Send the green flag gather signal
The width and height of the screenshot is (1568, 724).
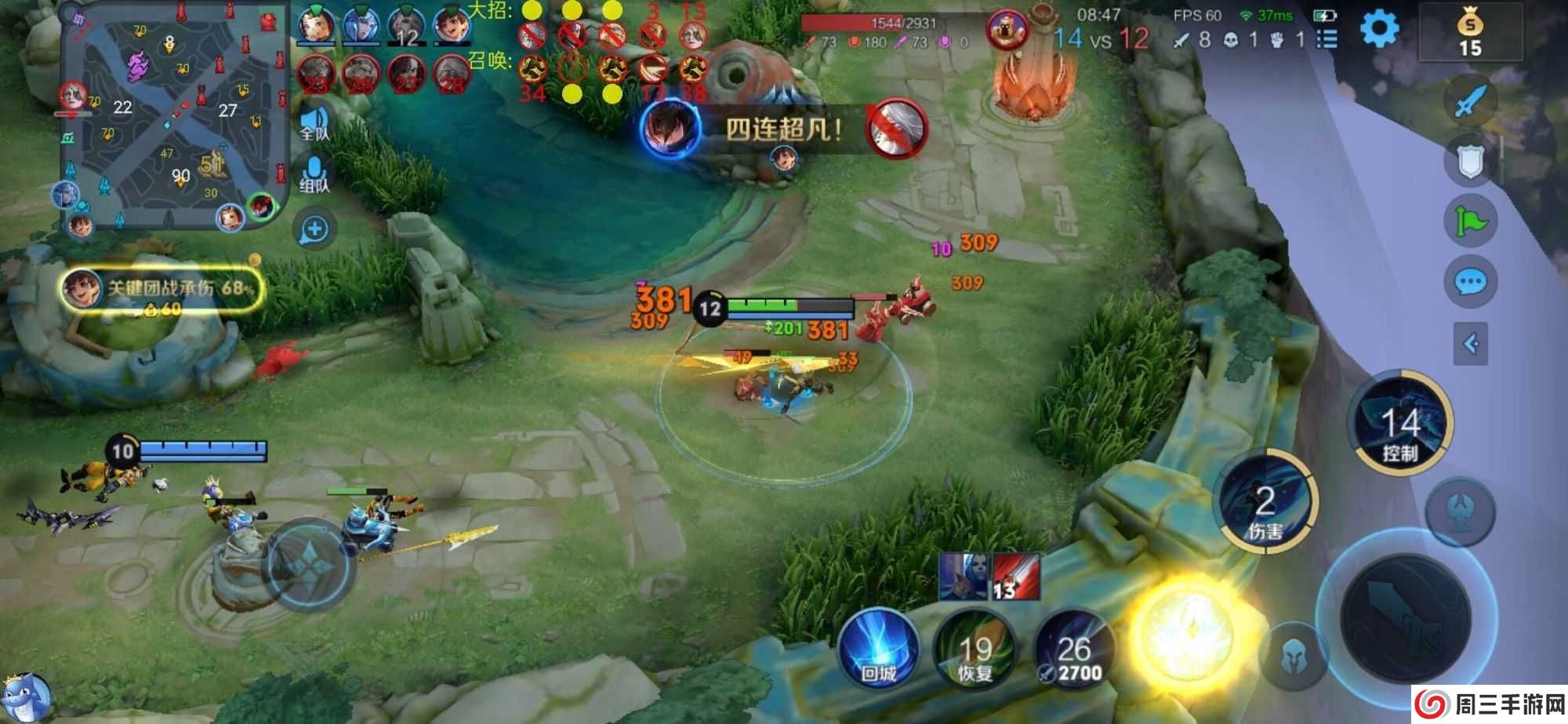[x=1470, y=221]
